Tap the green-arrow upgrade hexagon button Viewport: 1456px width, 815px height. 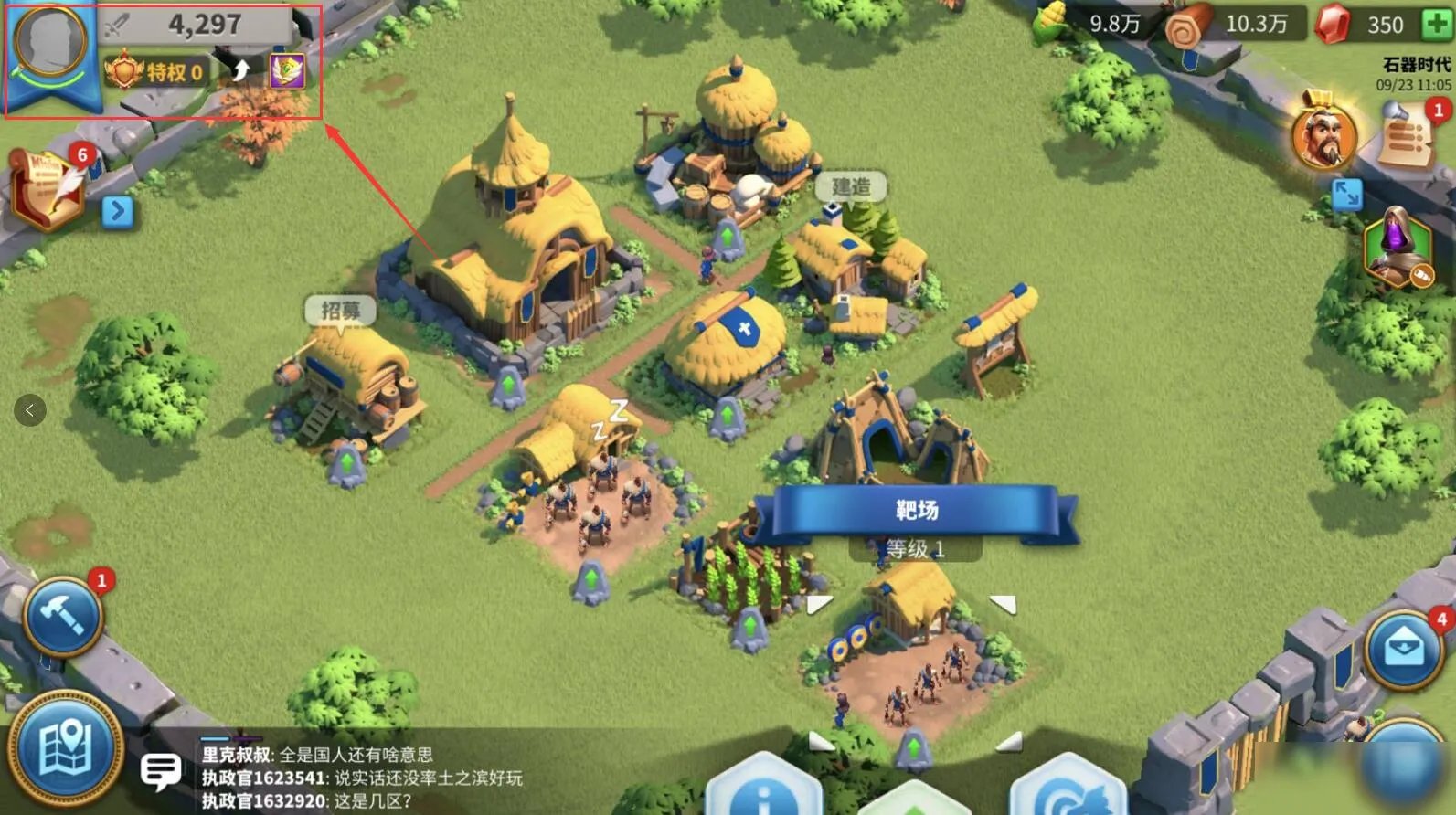(x=914, y=797)
